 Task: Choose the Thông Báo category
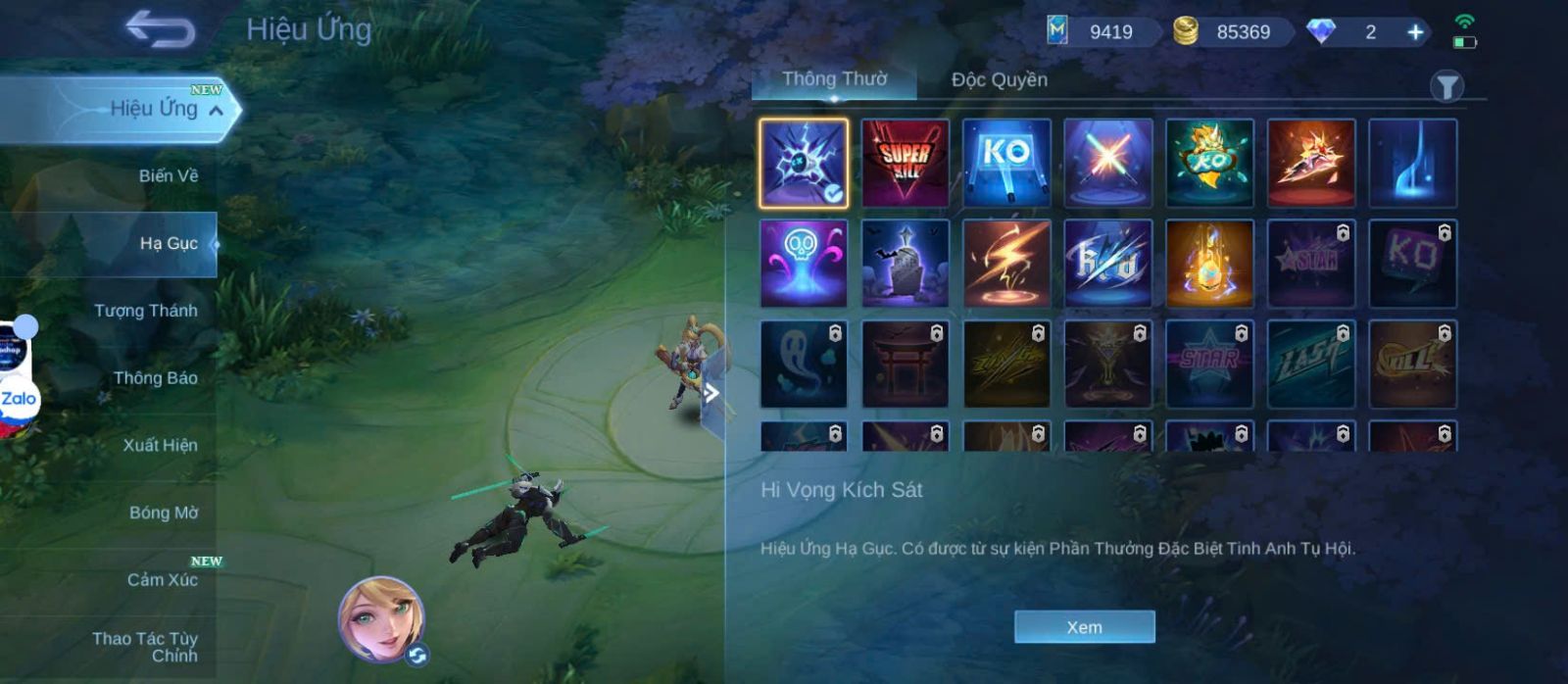(155, 378)
